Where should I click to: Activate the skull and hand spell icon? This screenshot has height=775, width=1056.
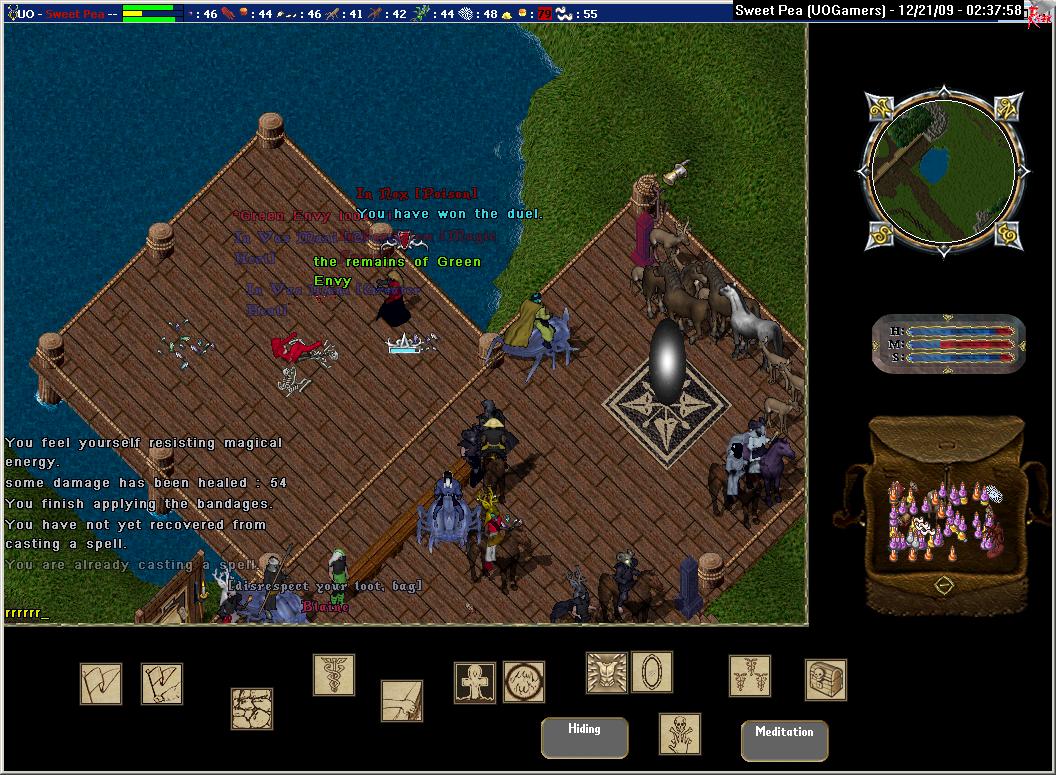[x=680, y=734]
